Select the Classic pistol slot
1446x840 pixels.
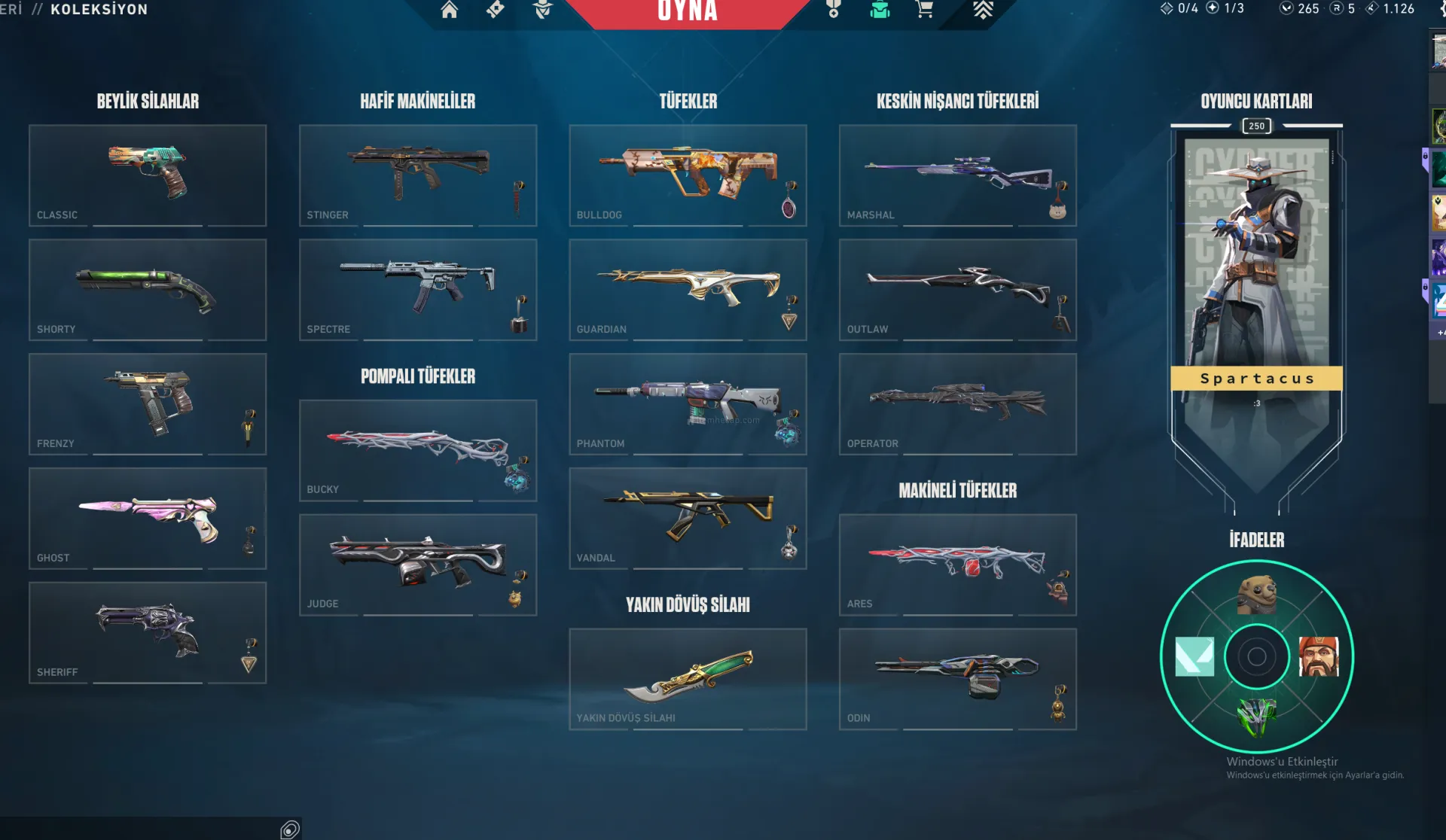point(148,175)
